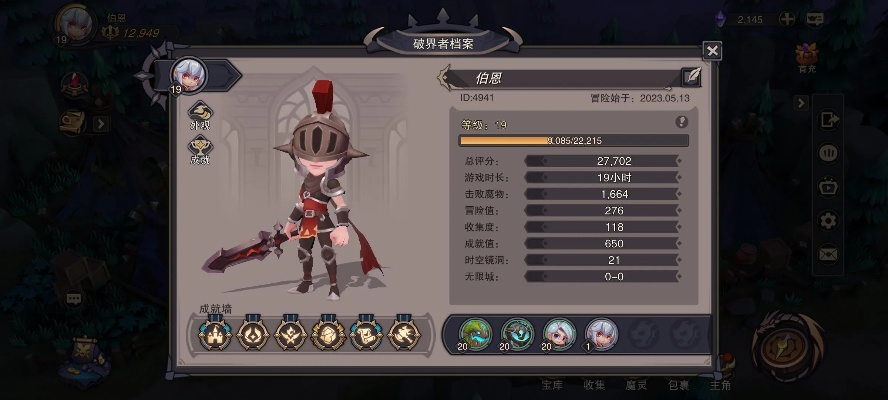Open the 魔灵 spirits menu
The height and width of the screenshot is (400, 888).
[636, 385]
